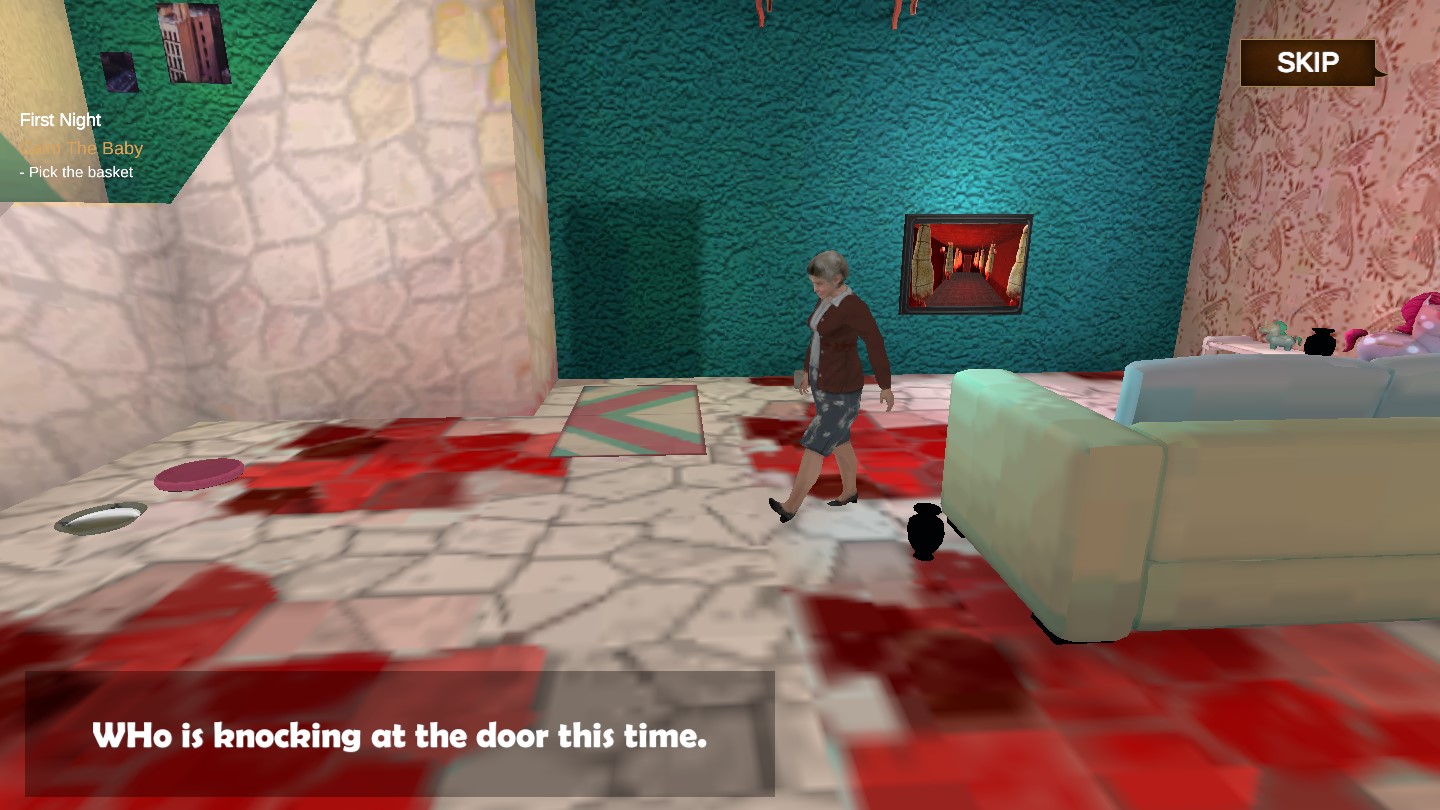The width and height of the screenshot is (1440, 810).
Task: Open the First Night objective tracker
Action: coord(61,120)
